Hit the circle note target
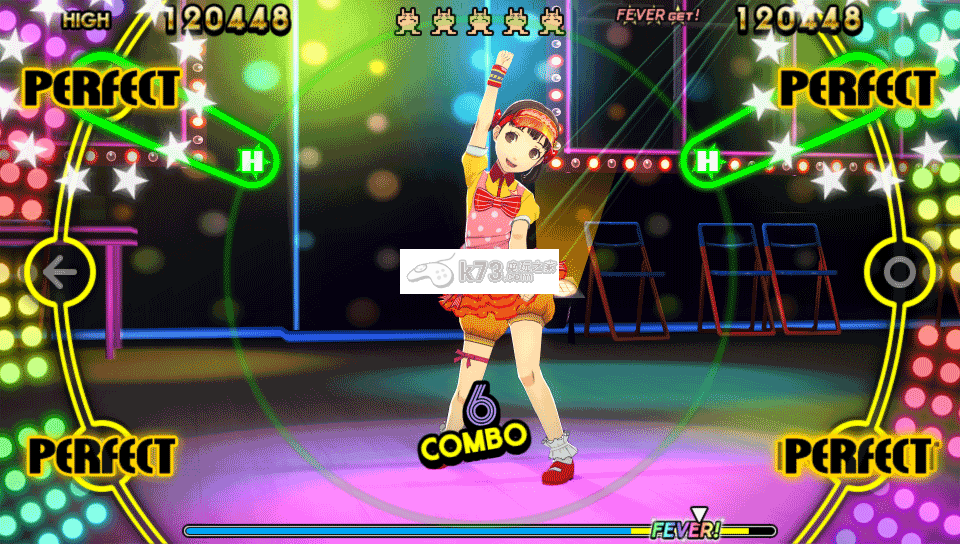Image resolution: width=960 pixels, height=544 pixels. coord(899,272)
